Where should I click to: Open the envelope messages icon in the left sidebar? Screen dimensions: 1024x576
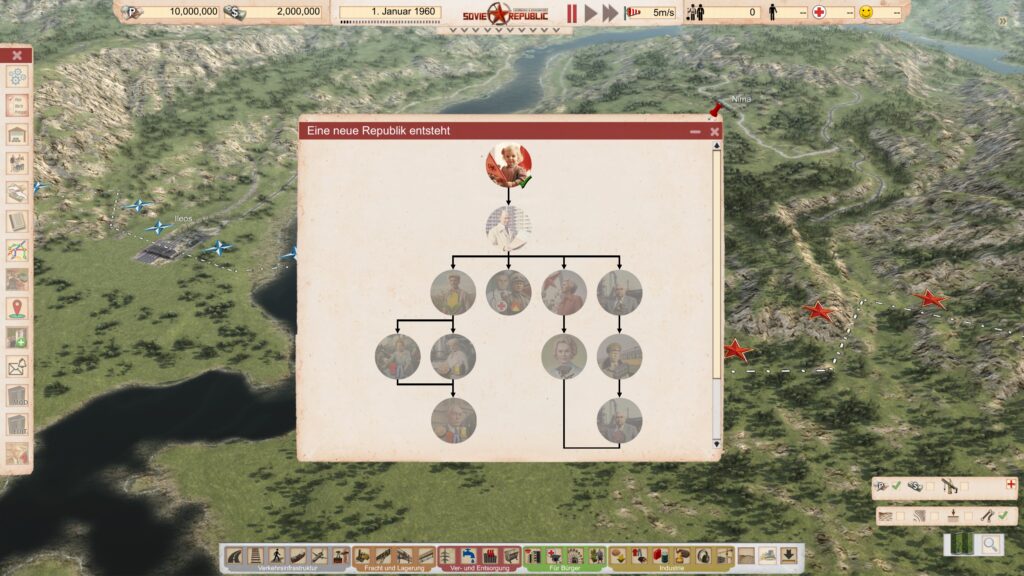coord(17,367)
